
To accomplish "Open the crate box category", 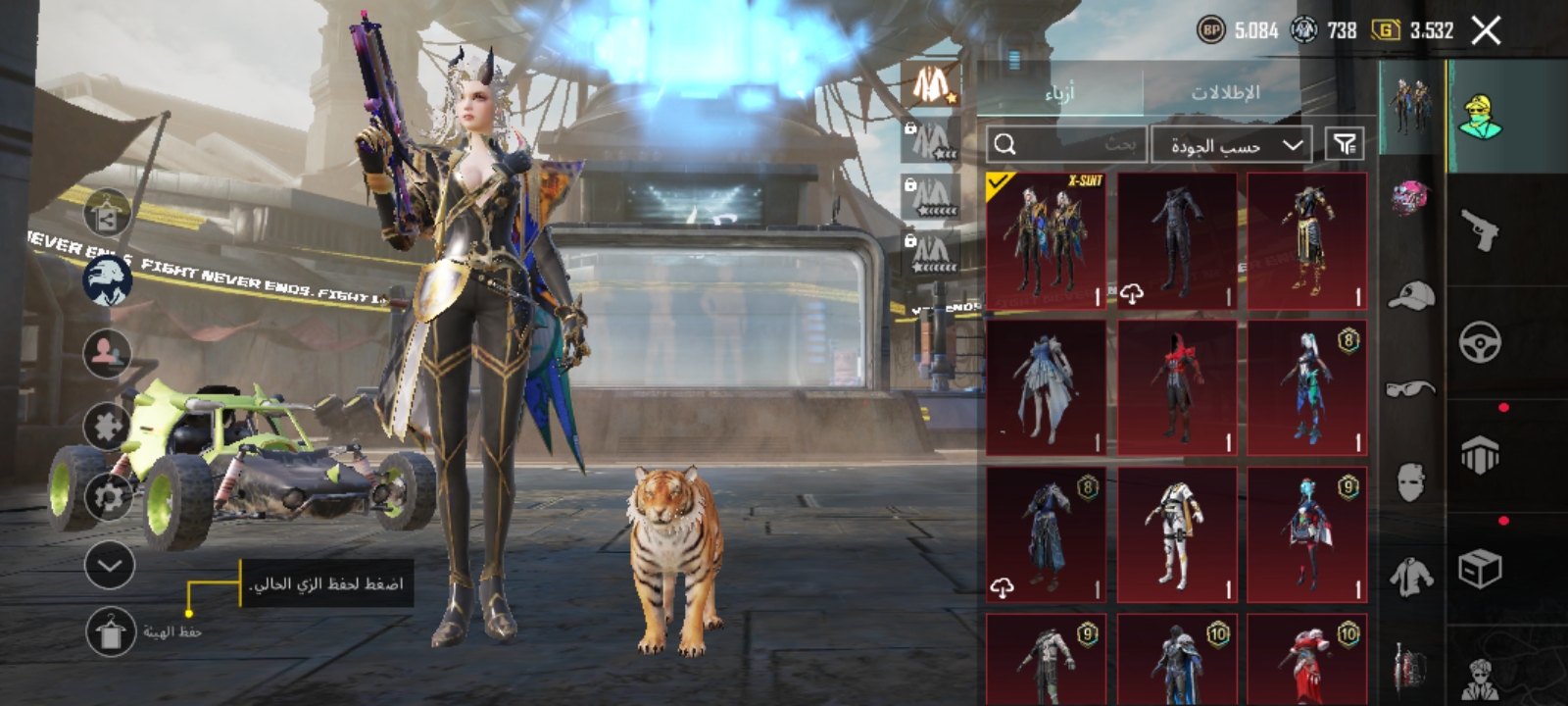I will pos(1480,569).
